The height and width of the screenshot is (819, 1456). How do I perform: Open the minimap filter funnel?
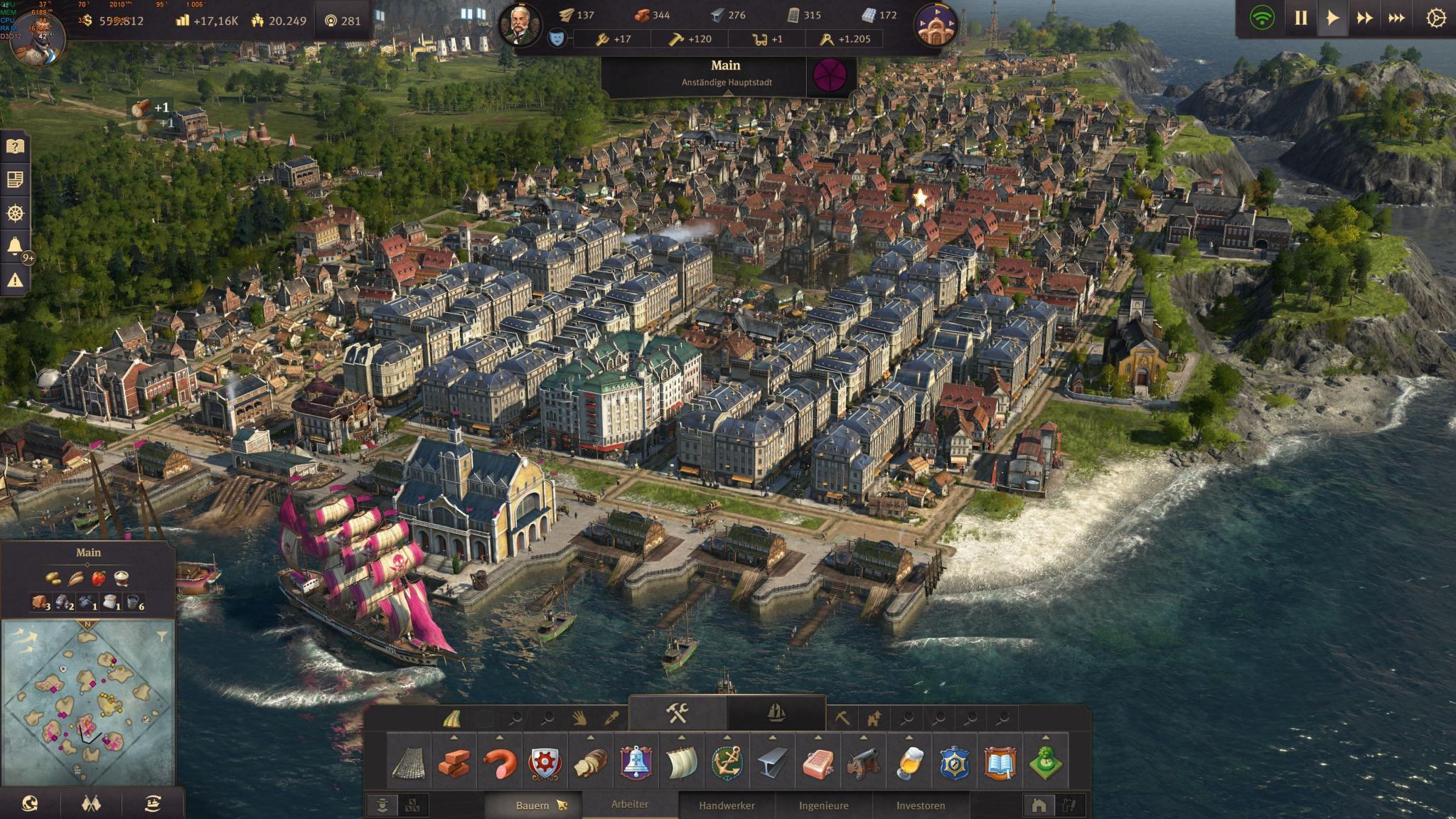click(162, 634)
